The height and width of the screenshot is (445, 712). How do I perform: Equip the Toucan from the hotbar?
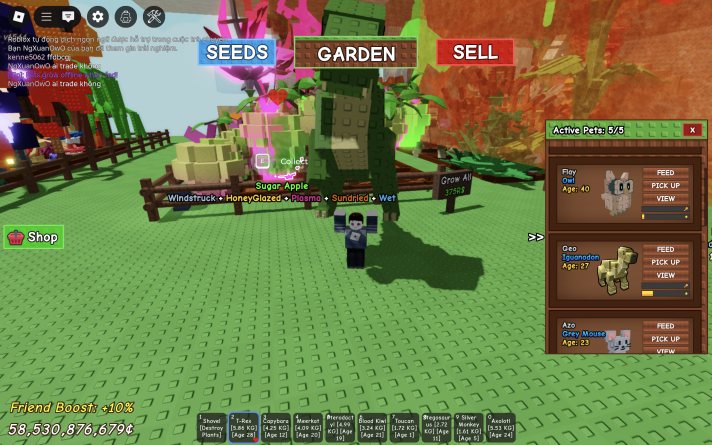pyautogui.click(x=404, y=427)
